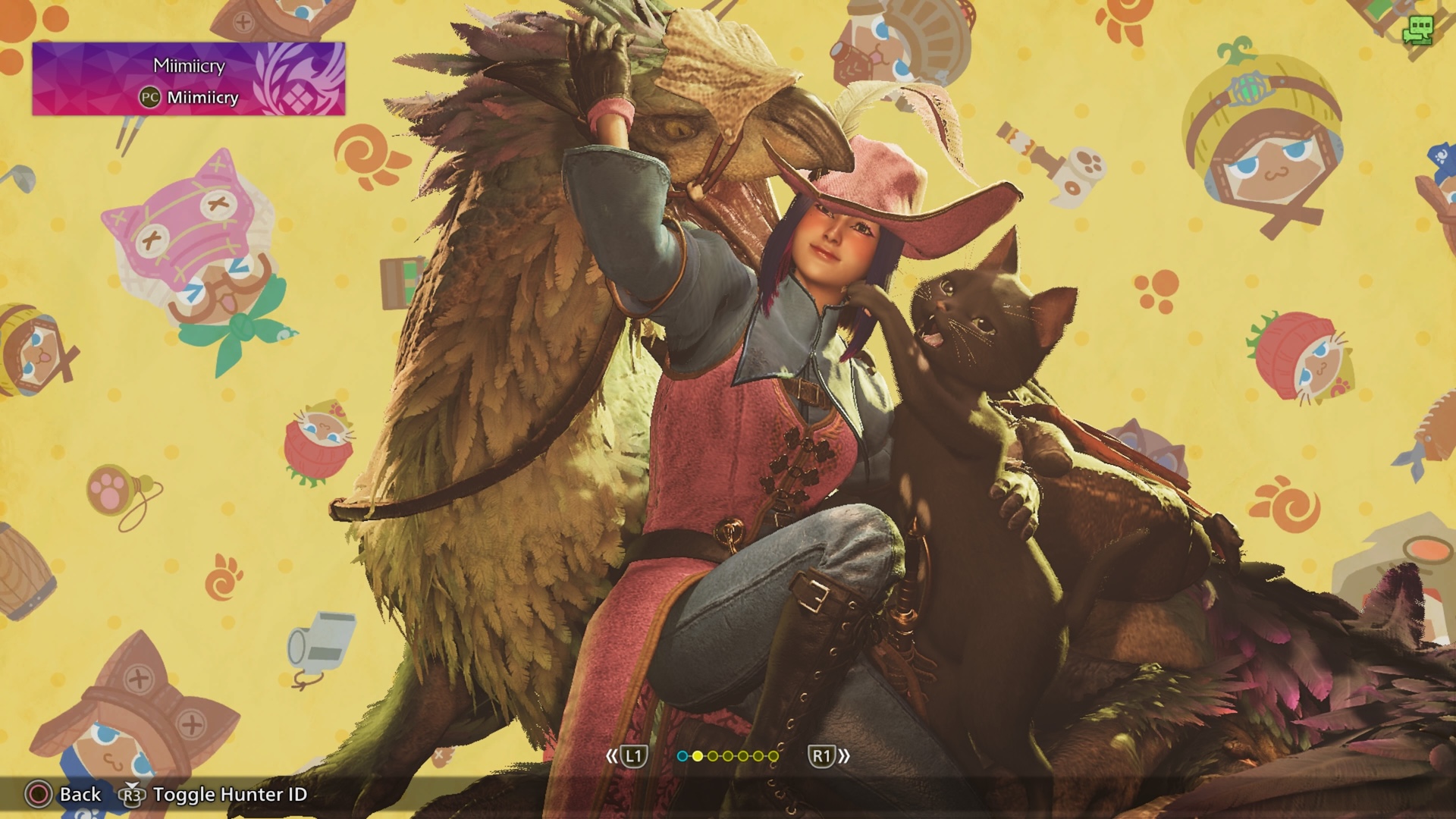Open the green chat bubble icon
This screenshot has width=1456, height=819.
1417,31
